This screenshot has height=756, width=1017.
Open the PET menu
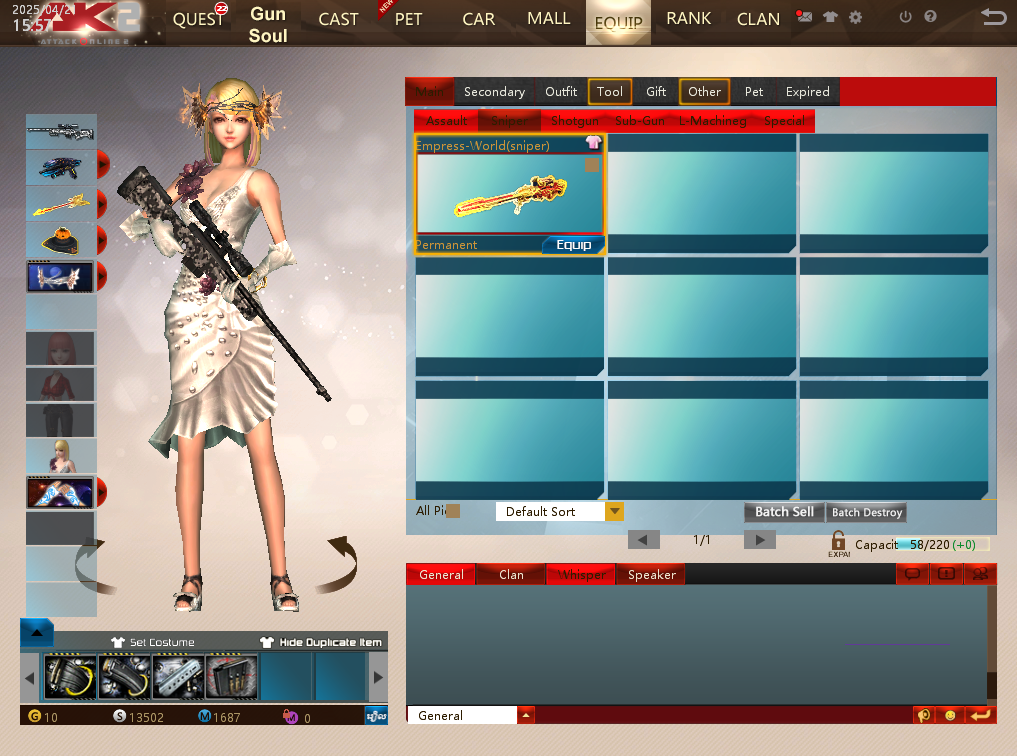[408, 20]
